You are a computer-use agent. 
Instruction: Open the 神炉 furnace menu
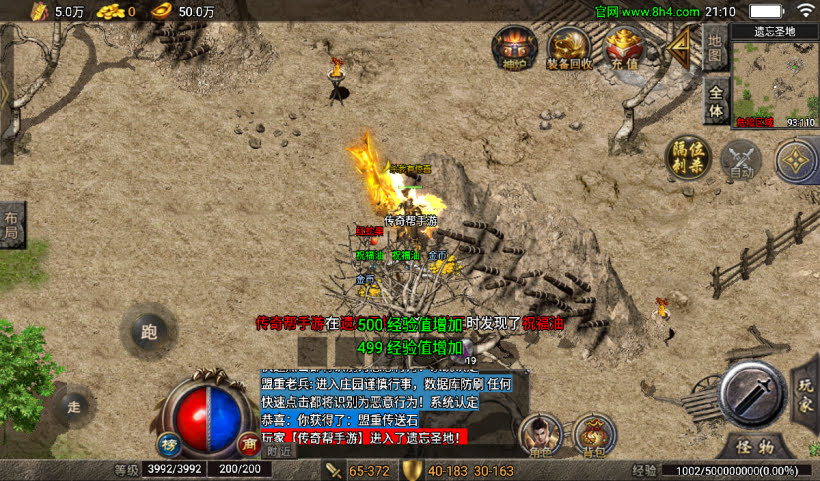(x=515, y=48)
